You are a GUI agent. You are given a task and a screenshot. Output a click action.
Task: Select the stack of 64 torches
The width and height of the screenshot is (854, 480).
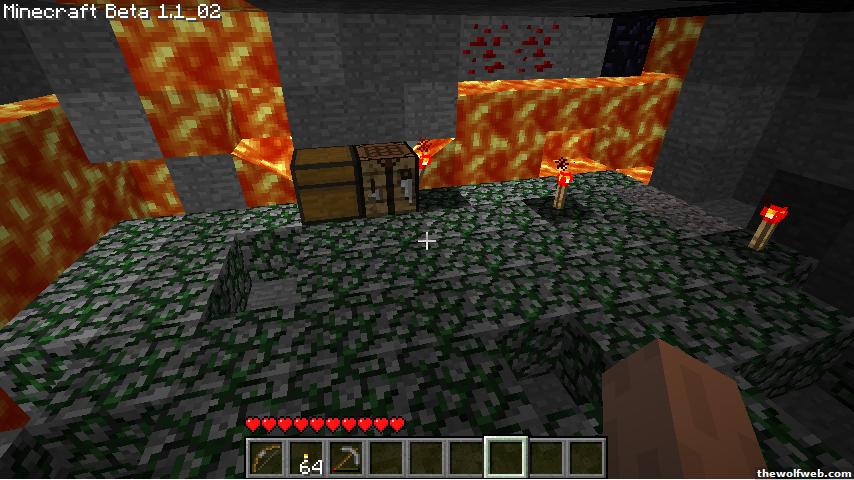(307, 458)
